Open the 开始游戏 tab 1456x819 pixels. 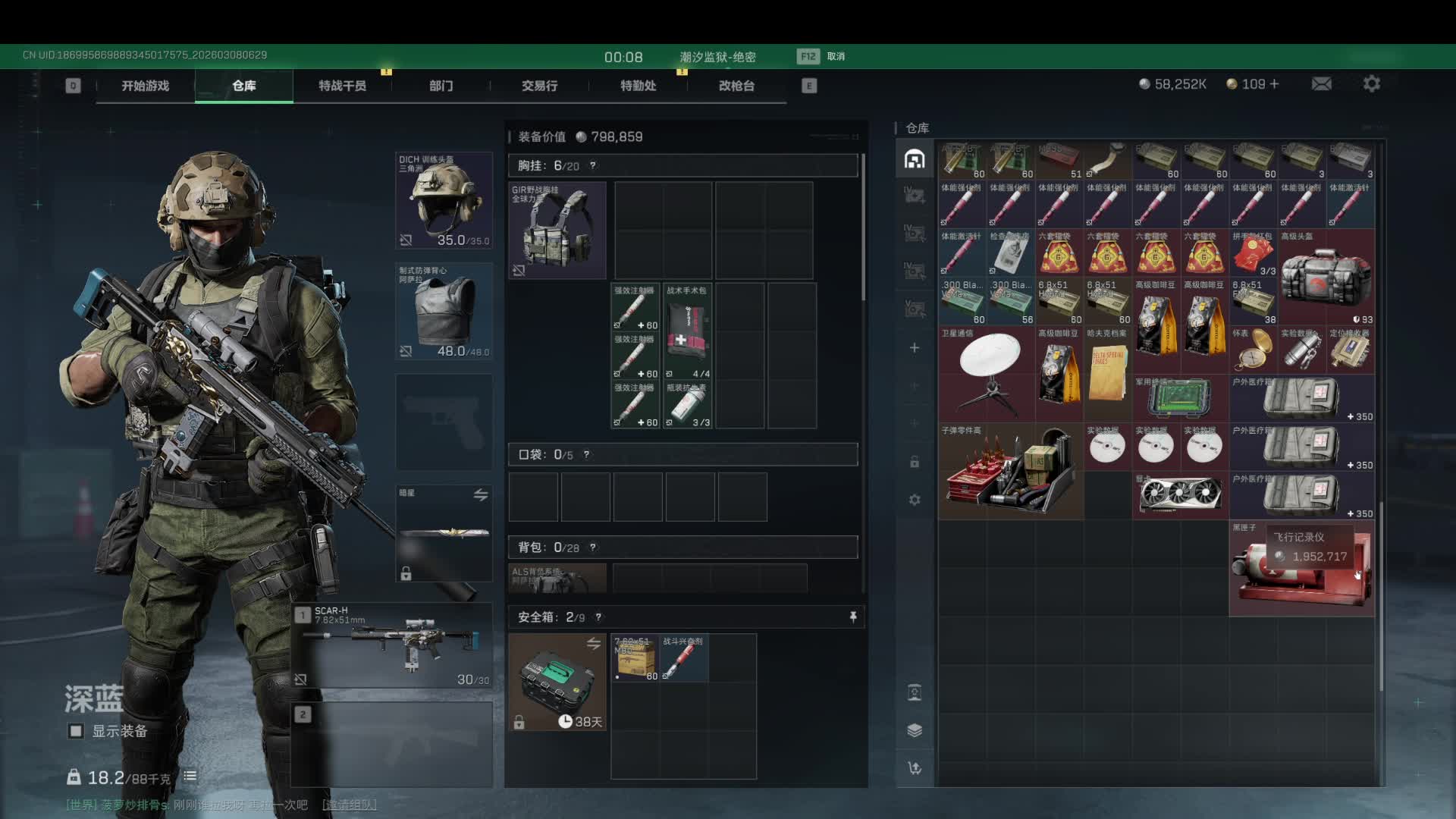(x=145, y=86)
